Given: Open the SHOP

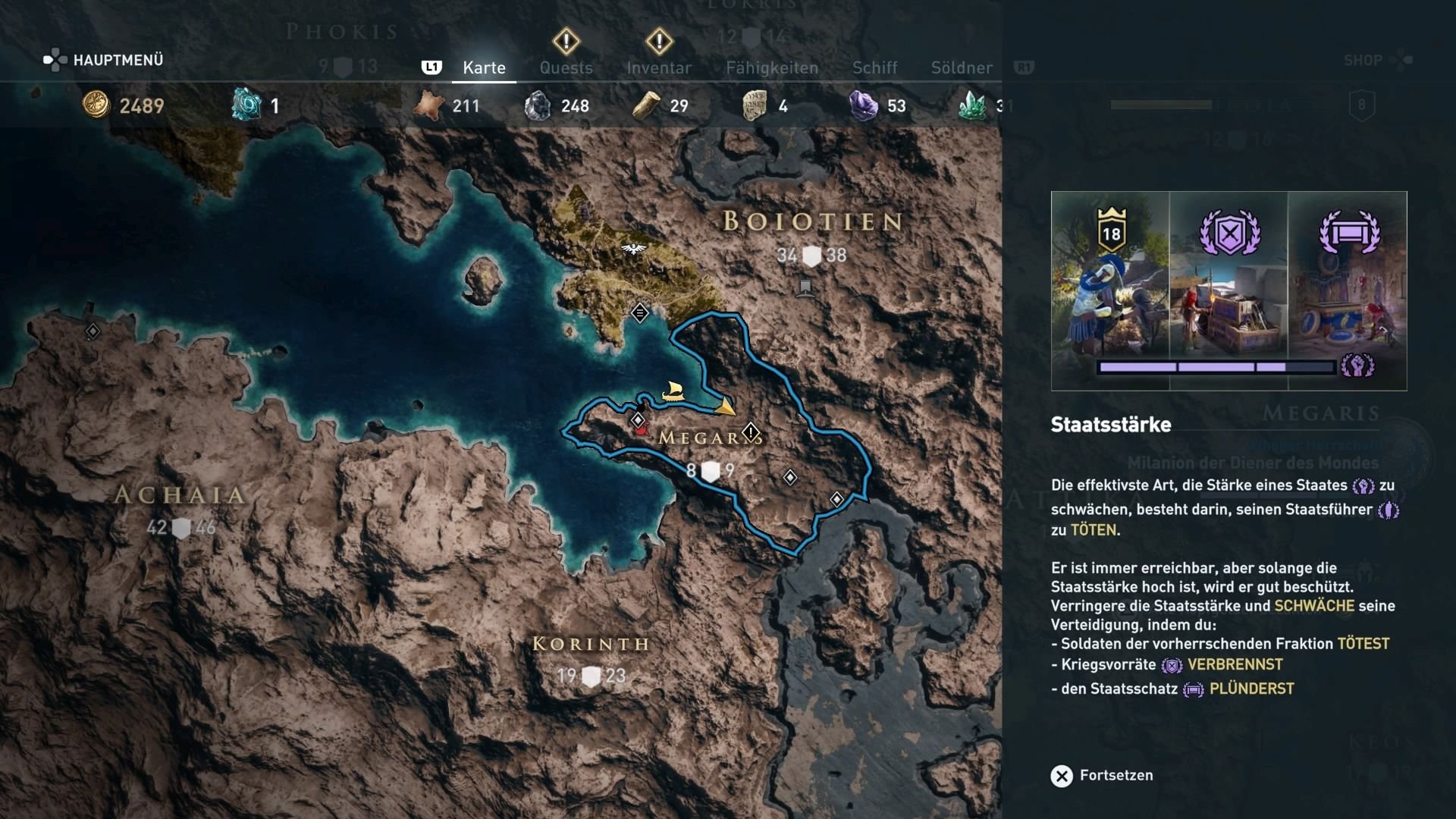Looking at the screenshot, I should click(1361, 60).
